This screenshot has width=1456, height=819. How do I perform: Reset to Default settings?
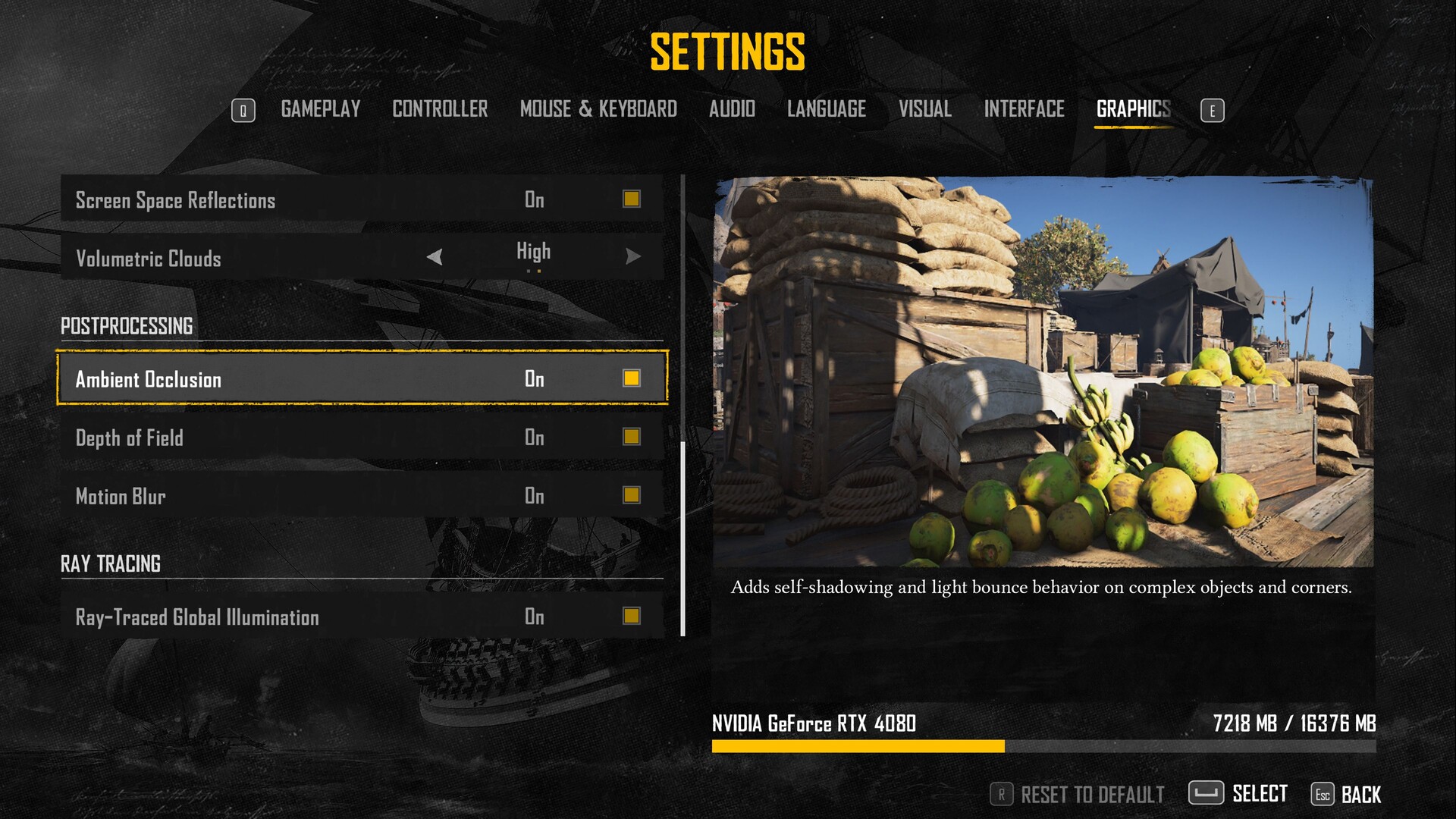click(x=1077, y=794)
